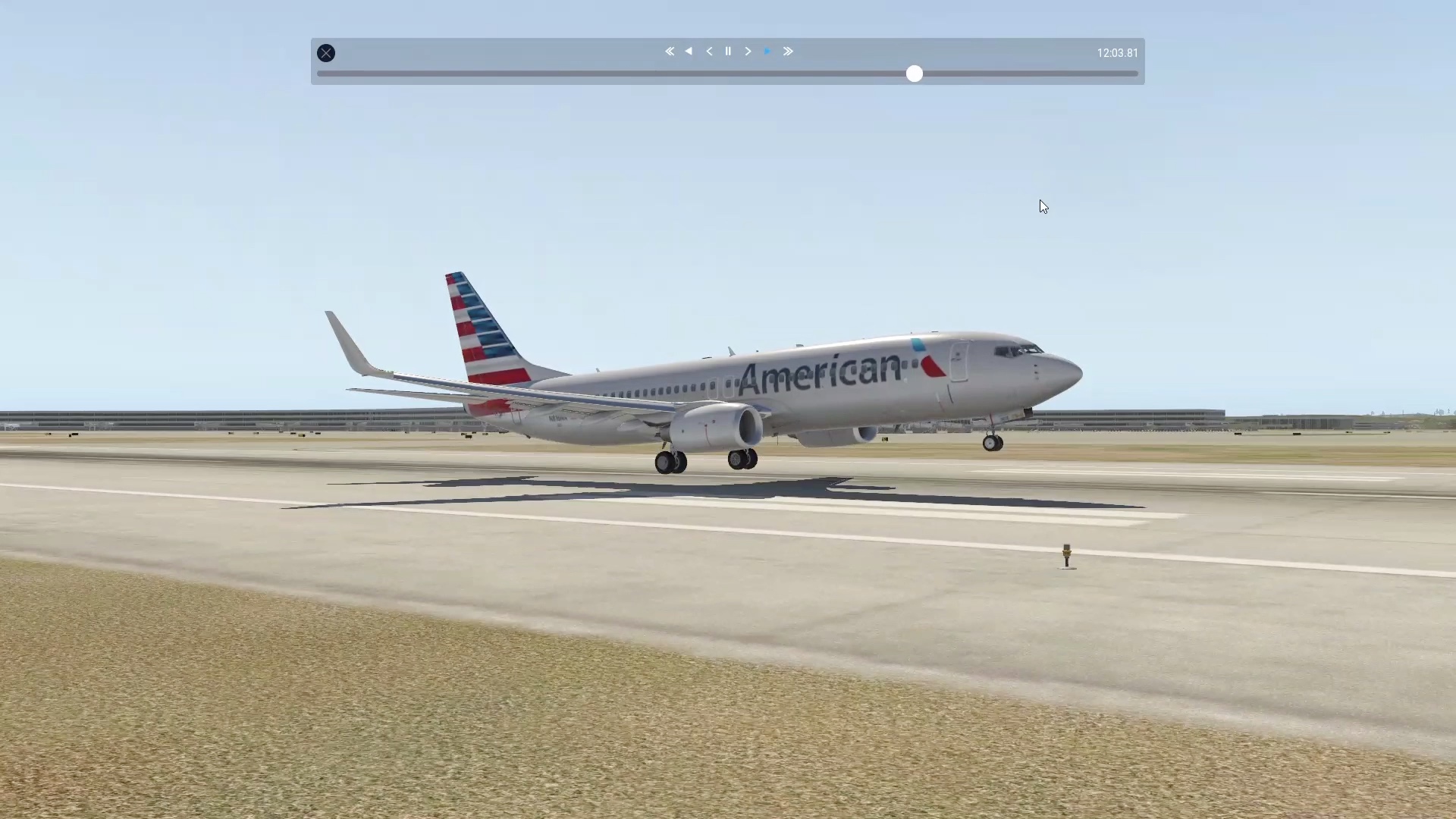This screenshot has width=1456, height=819.
Task: Click the far right end of the timeline track
Action: click(x=1134, y=74)
